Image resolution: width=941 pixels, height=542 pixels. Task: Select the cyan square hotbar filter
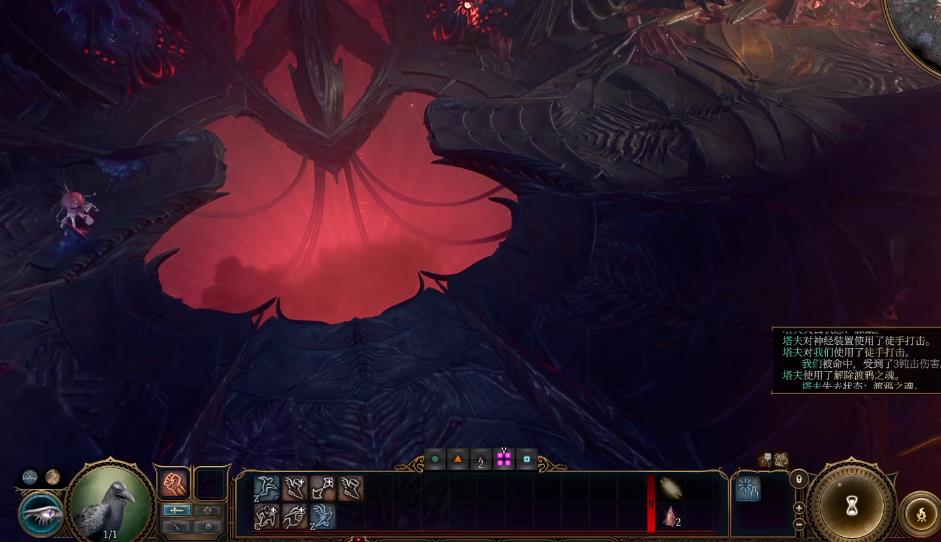pos(527,460)
